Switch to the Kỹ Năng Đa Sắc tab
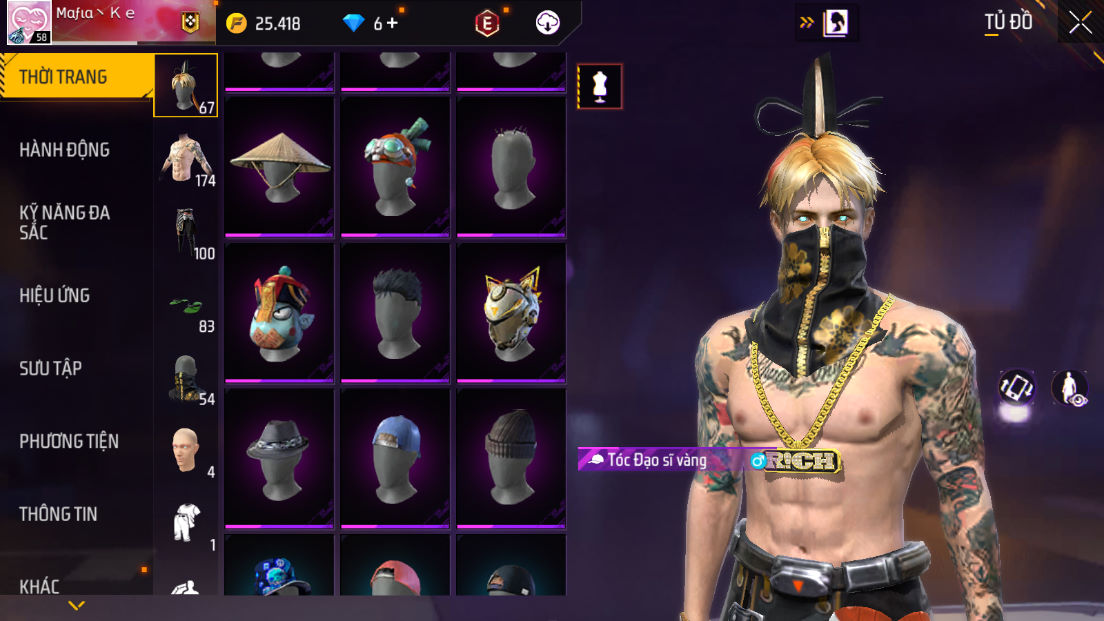This screenshot has height=621, width=1104. [65, 222]
